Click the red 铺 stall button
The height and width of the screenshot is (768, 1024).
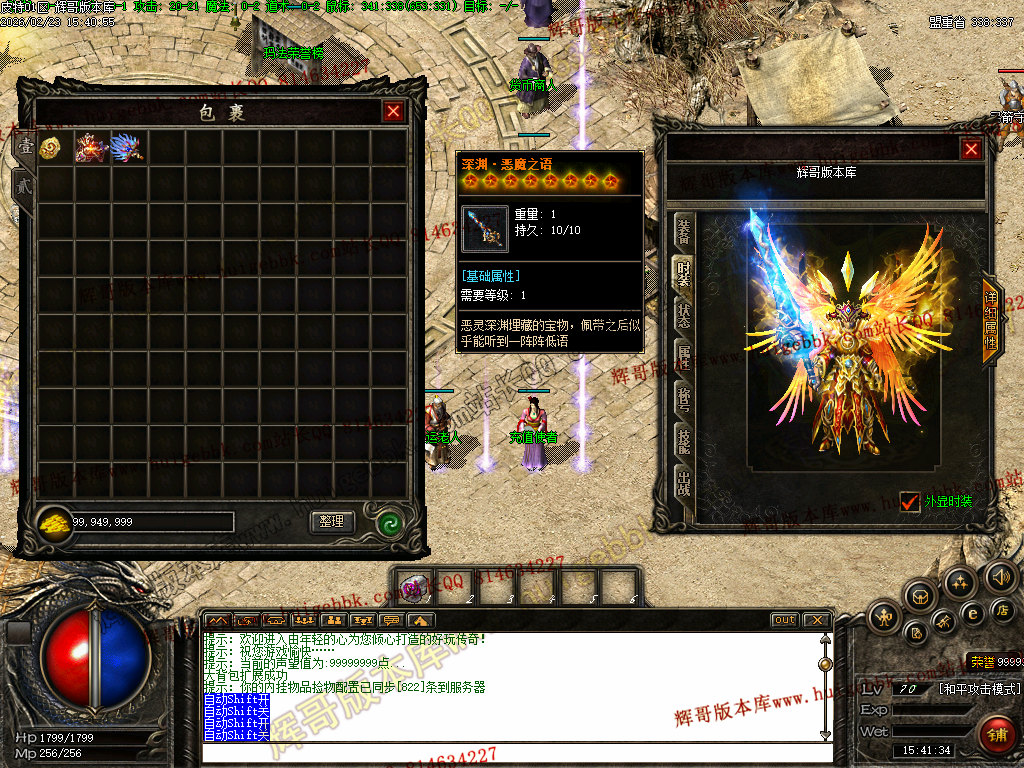tap(996, 735)
